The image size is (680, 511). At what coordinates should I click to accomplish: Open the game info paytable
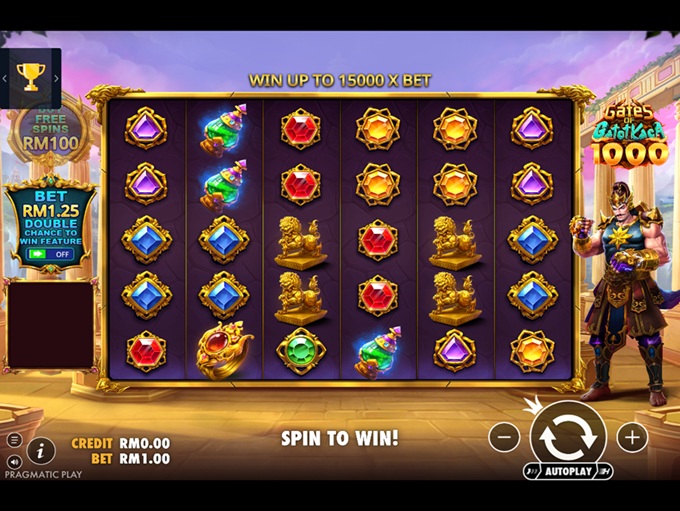(41, 451)
